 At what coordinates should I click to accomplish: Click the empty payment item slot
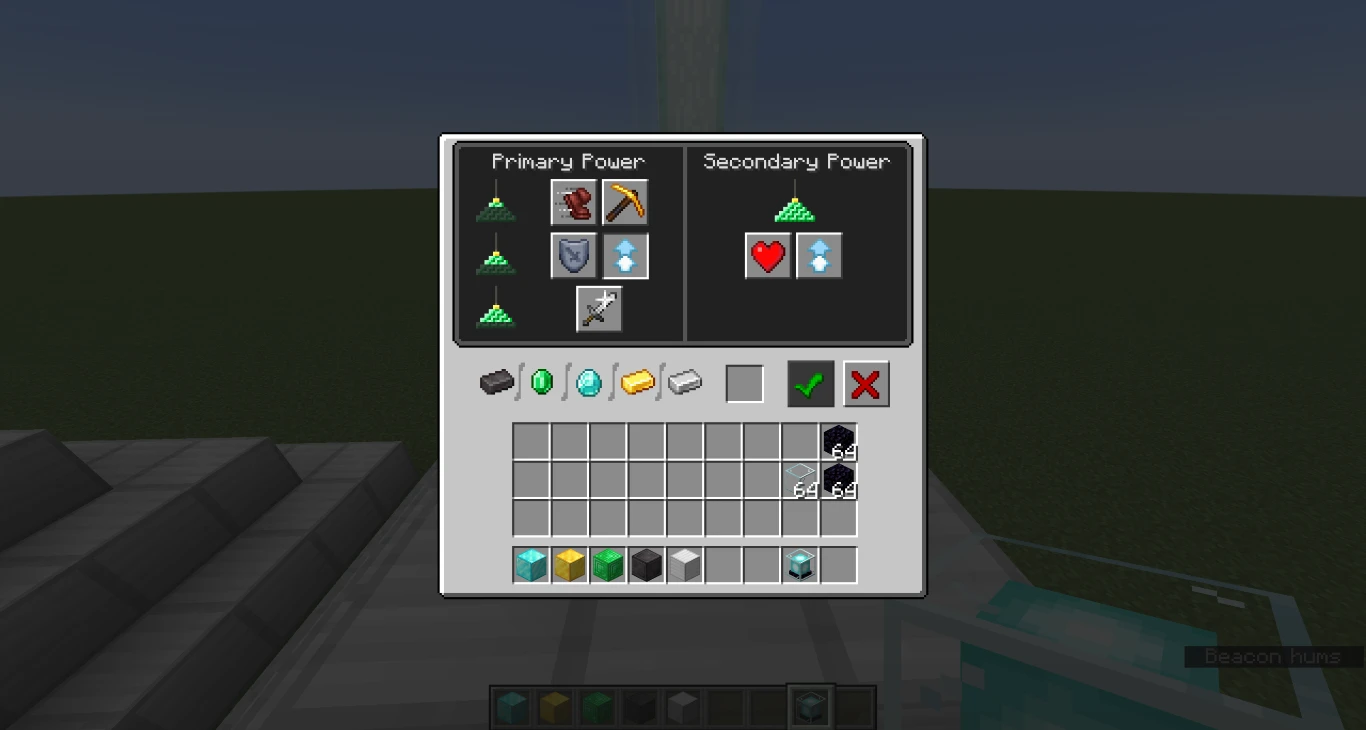[x=744, y=383]
